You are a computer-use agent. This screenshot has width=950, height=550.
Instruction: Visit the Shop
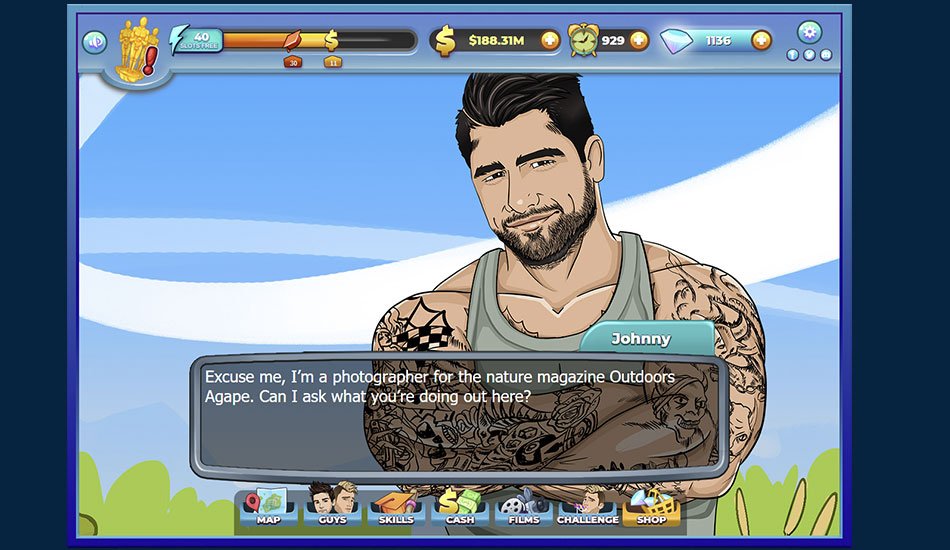pyautogui.click(x=651, y=506)
